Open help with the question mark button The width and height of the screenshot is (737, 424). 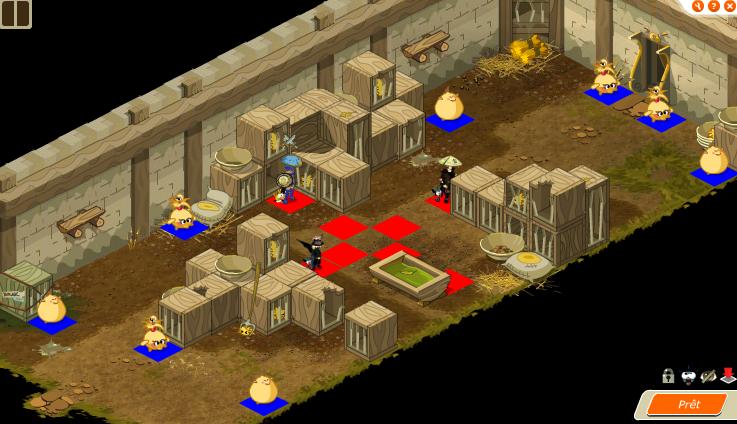pyautogui.click(x=714, y=6)
